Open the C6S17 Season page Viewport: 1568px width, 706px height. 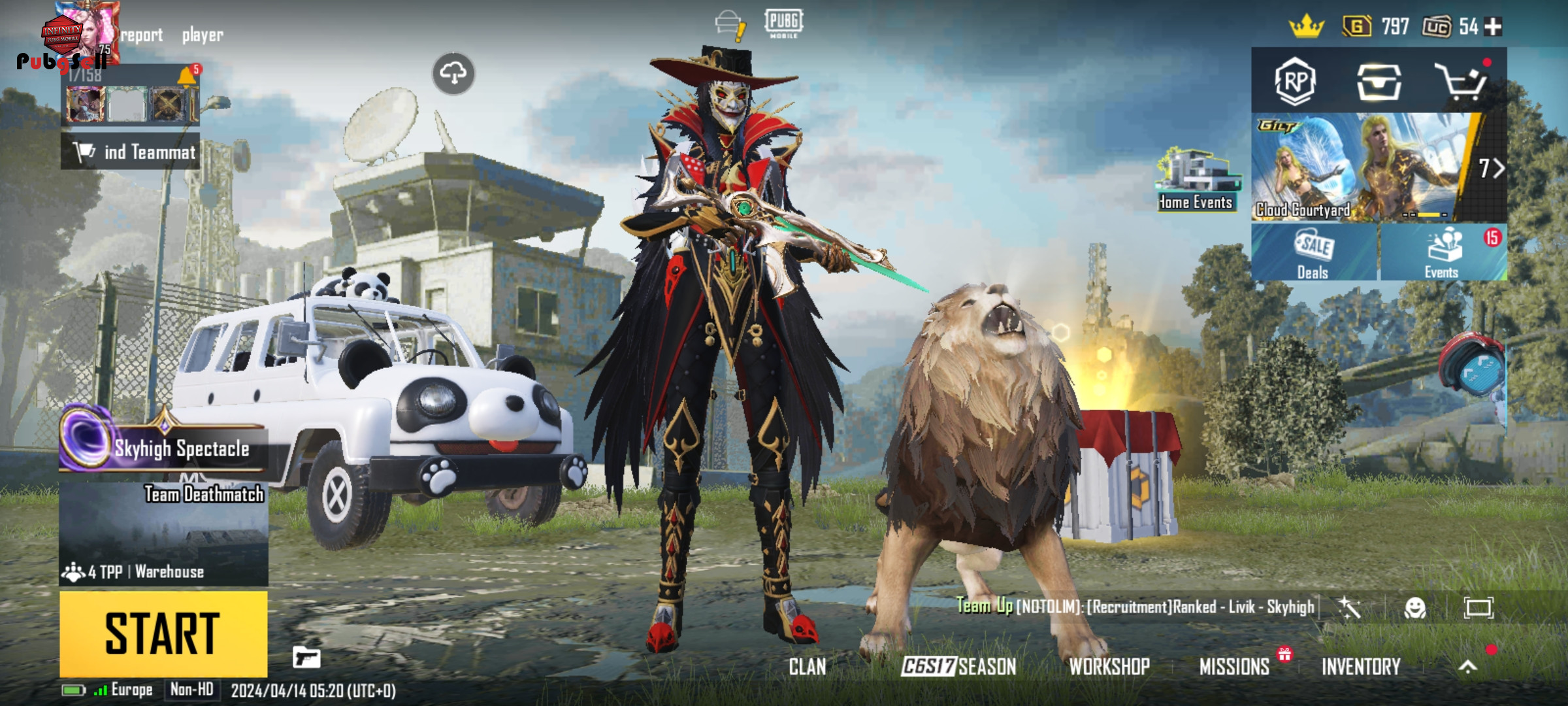[958, 667]
